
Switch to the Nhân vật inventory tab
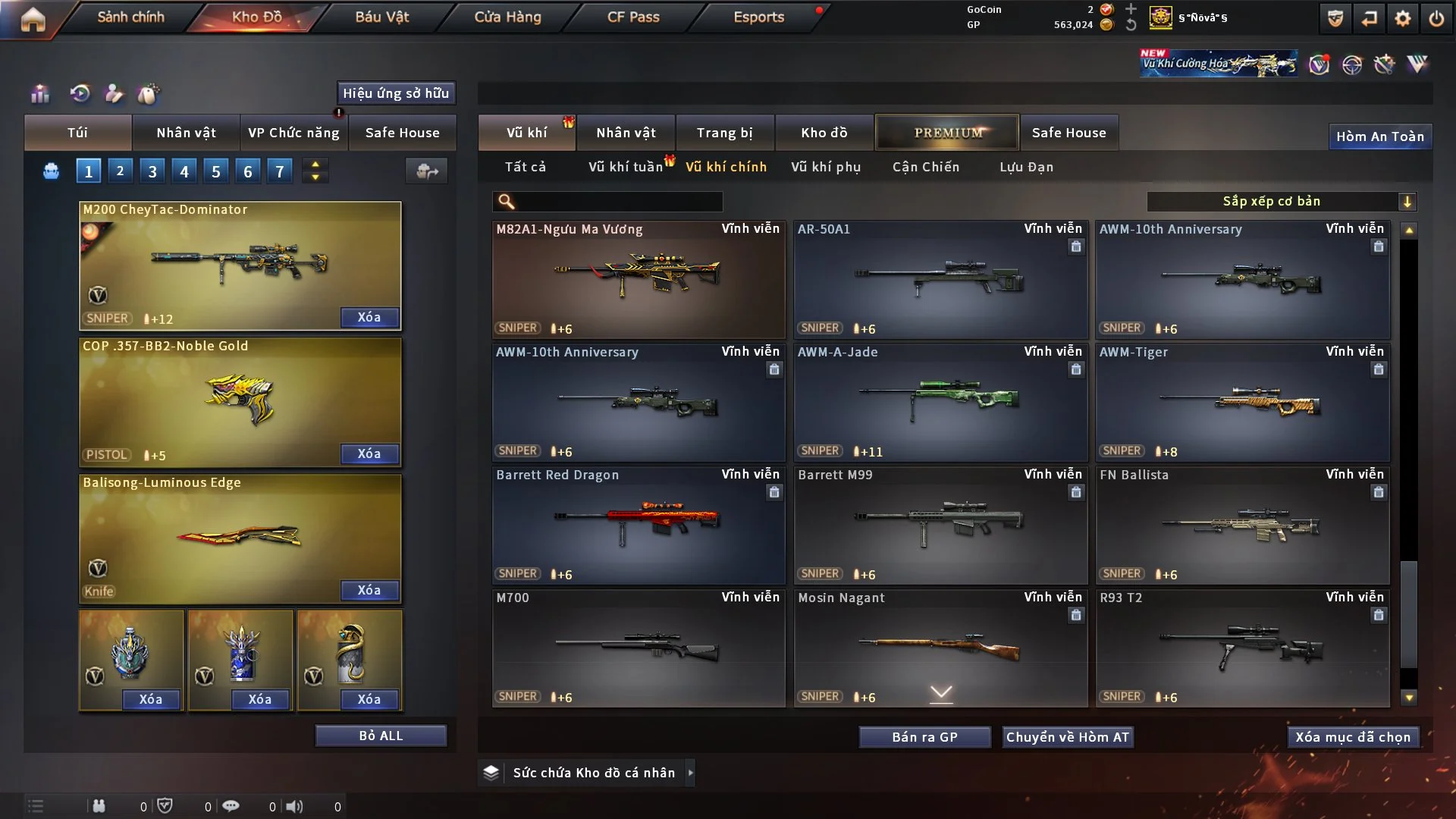tap(626, 133)
